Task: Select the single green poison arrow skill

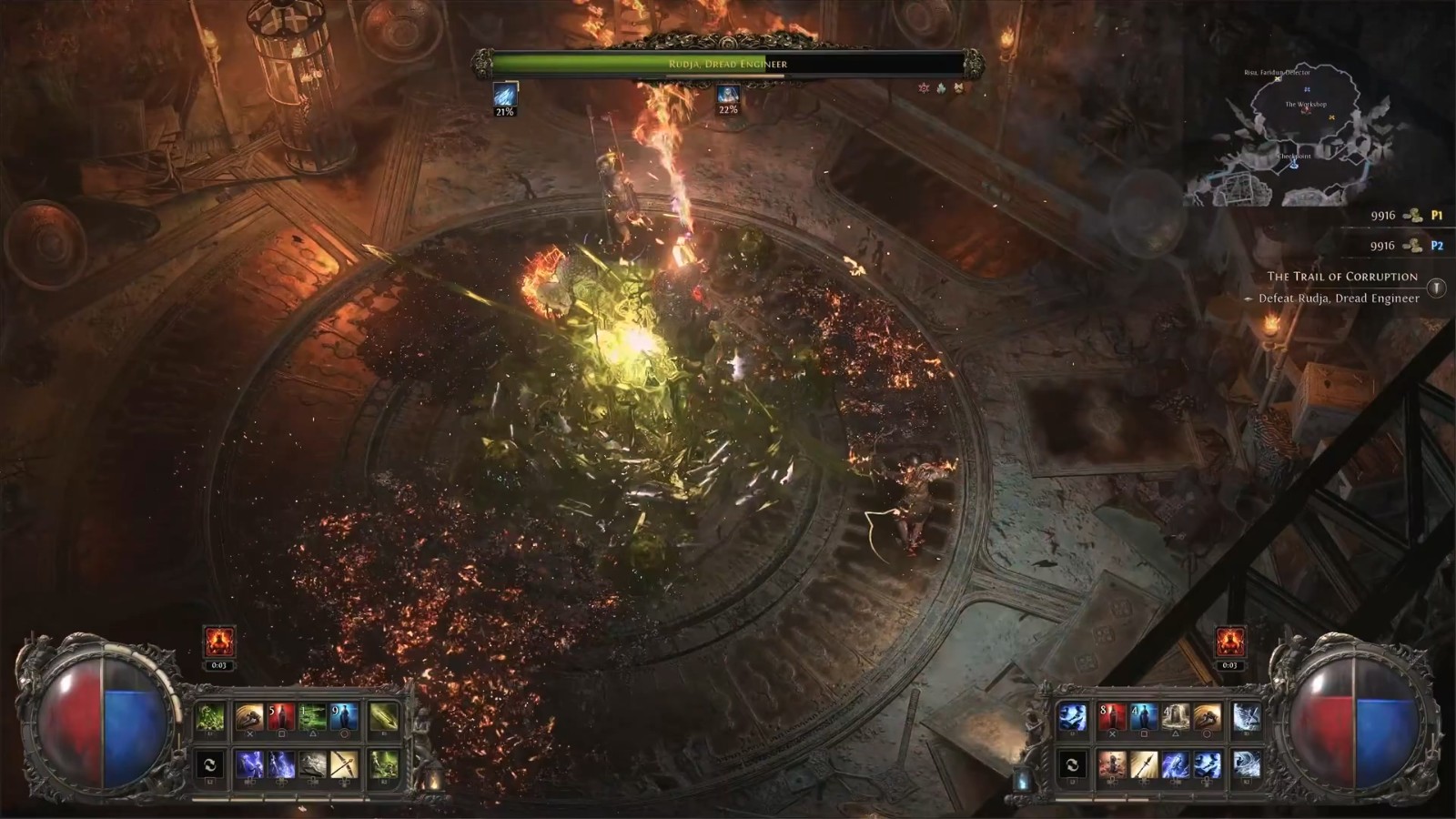Action: [383, 718]
